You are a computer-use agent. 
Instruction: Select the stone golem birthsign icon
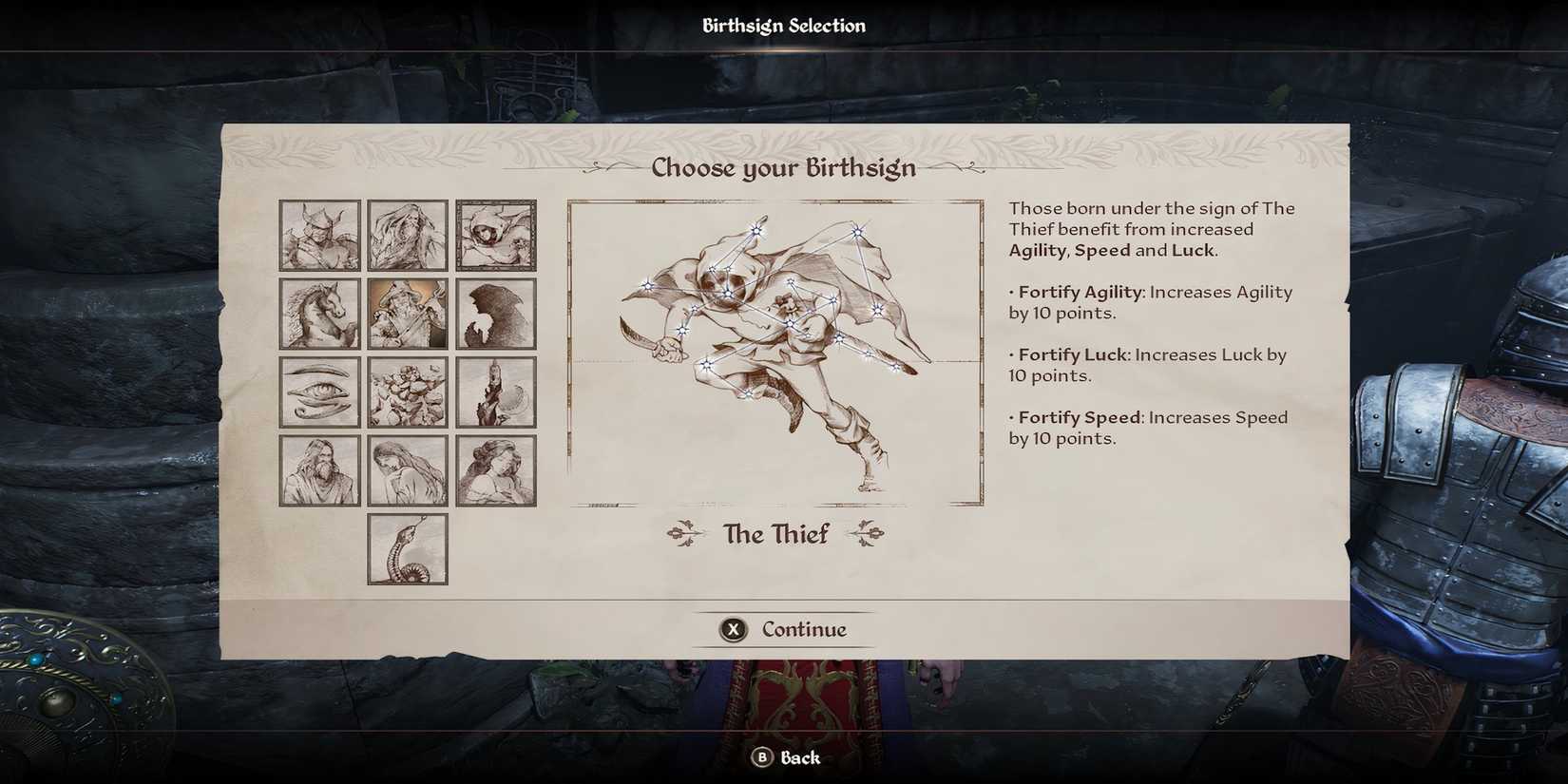click(x=407, y=392)
